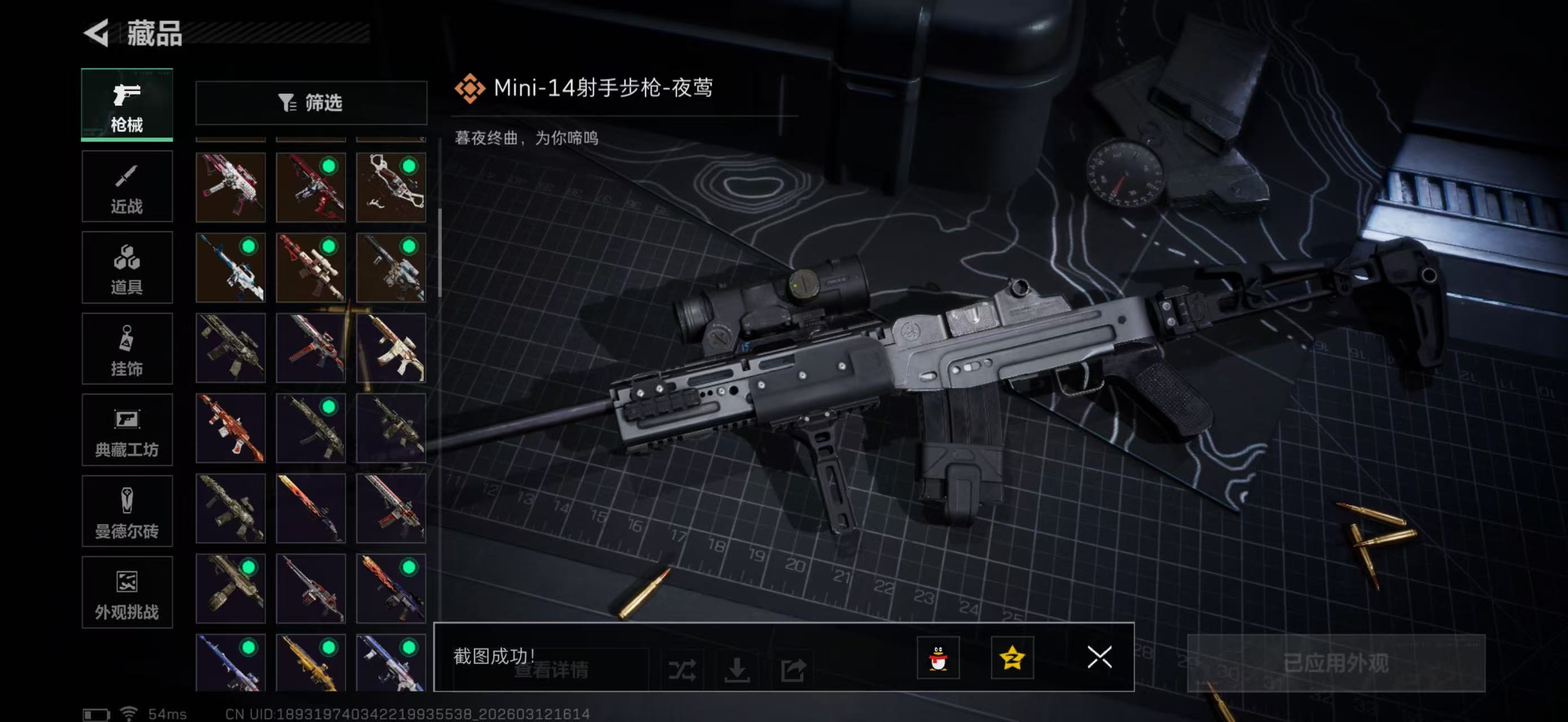This screenshot has height=722, width=1568.
Task: Share to QQ via the penguin icon
Action: 939,658
